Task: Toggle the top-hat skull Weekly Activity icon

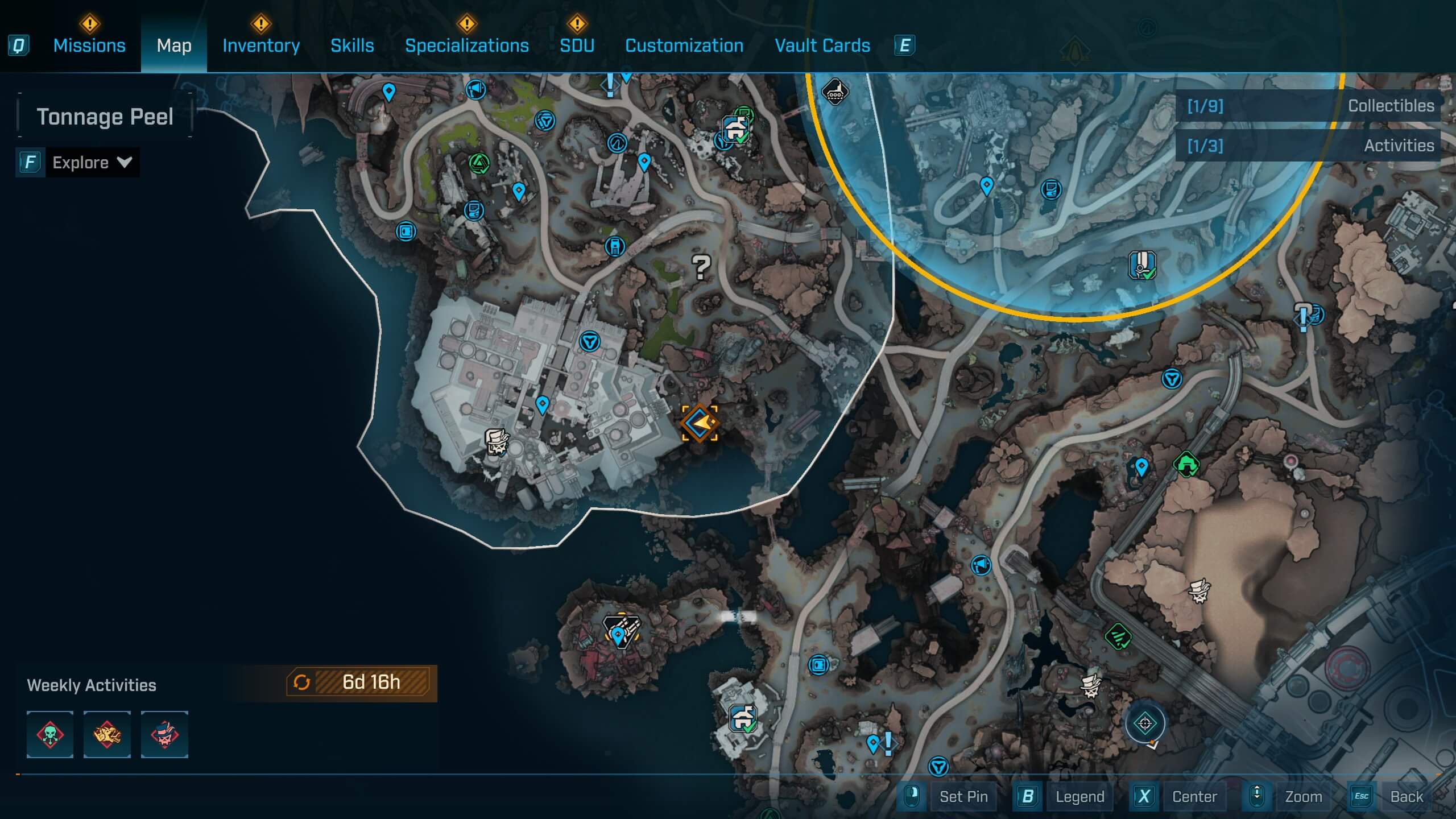Action: coord(164,734)
